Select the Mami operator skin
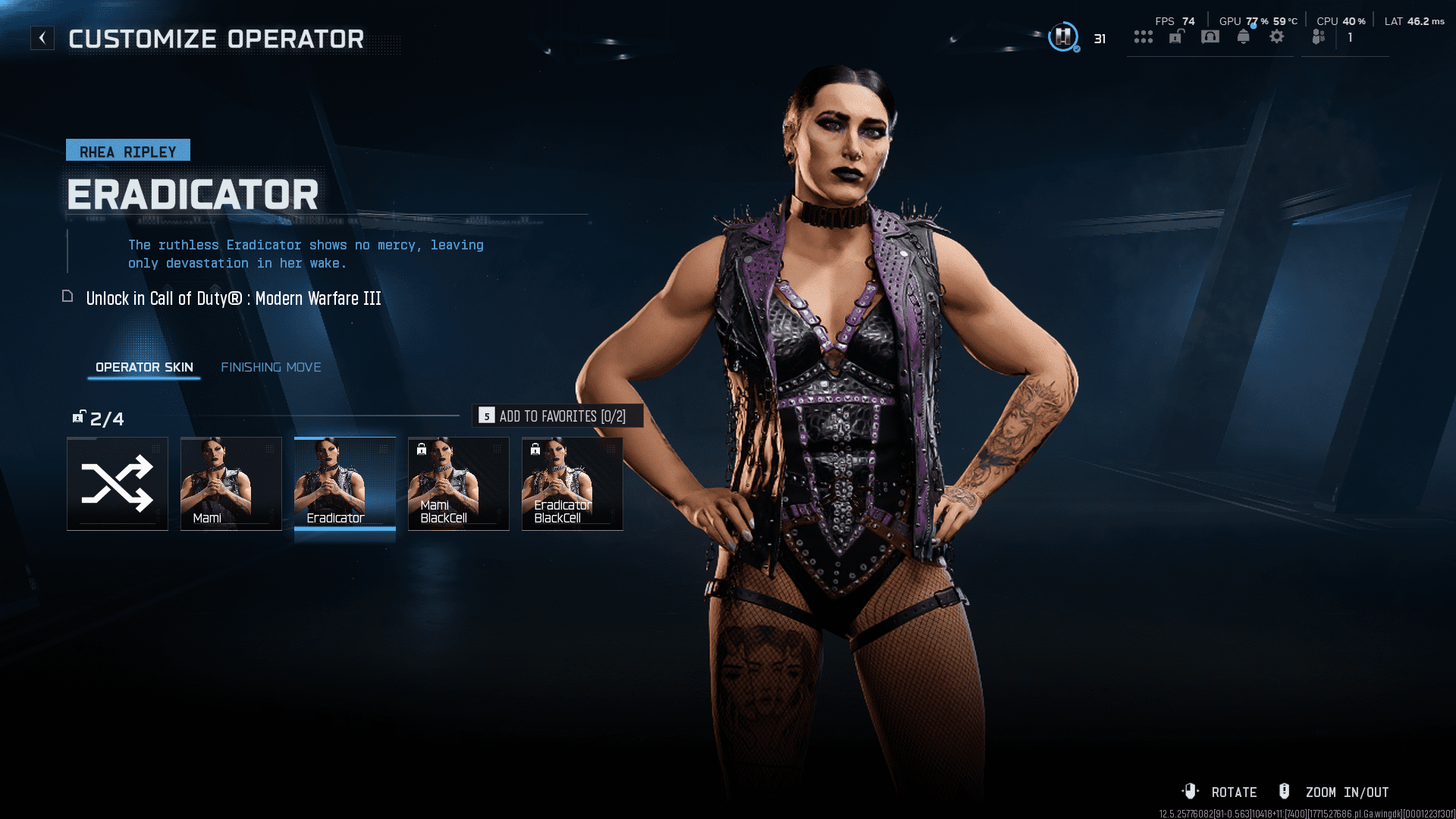This screenshot has width=1456, height=819. (231, 484)
